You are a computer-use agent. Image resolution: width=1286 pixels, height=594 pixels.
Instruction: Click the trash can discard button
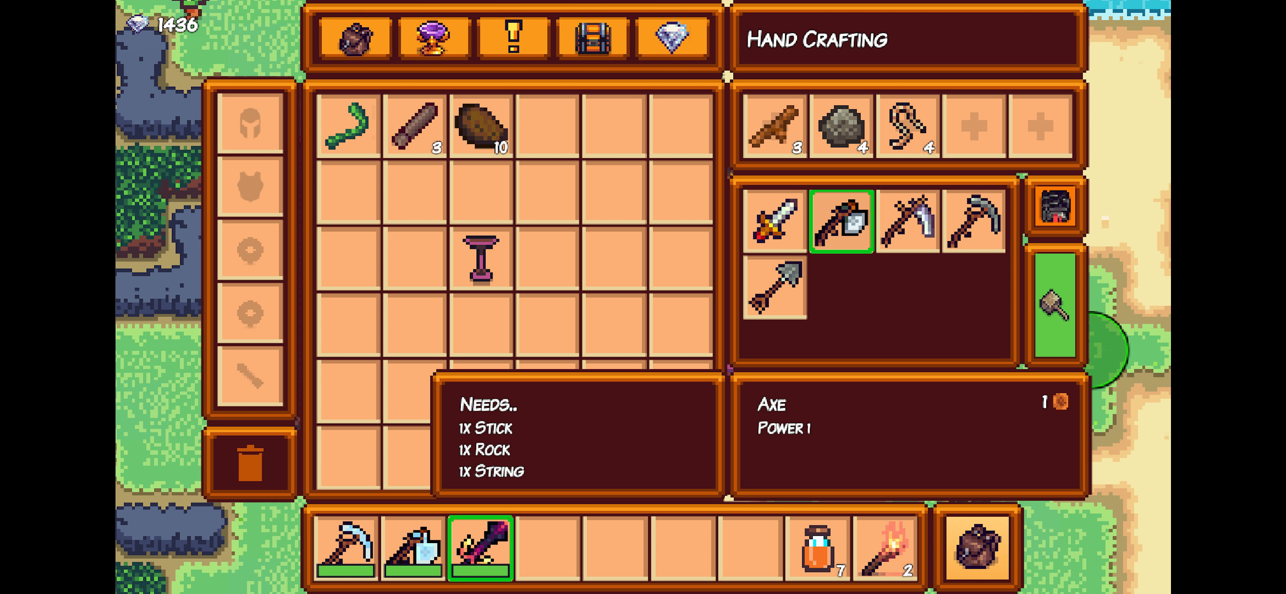pos(250,464)
